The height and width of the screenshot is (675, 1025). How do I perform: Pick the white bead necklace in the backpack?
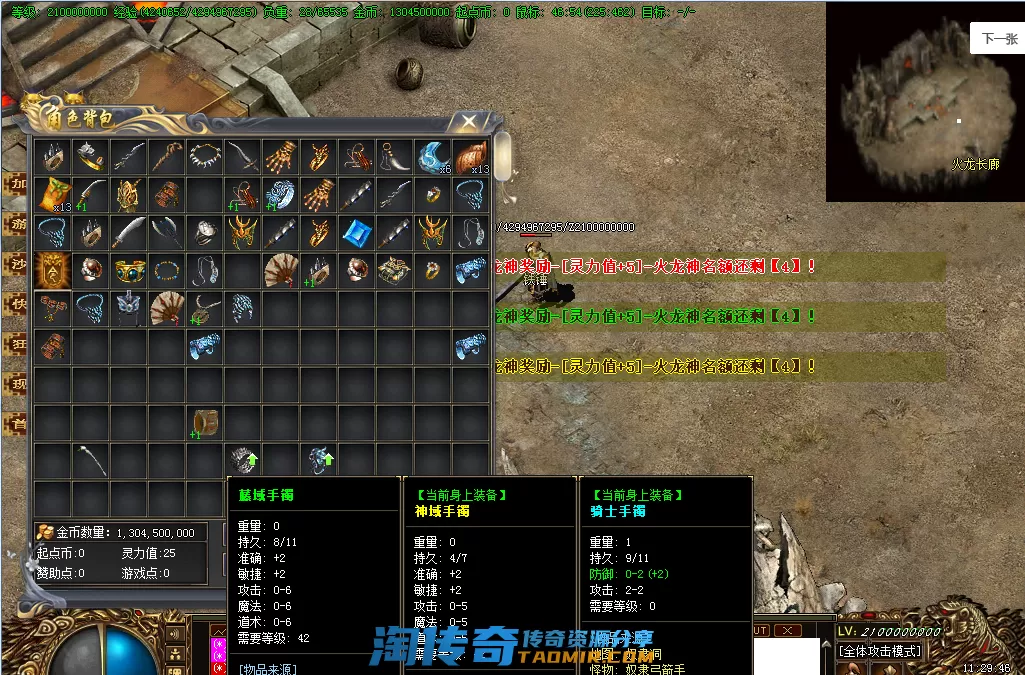[x=204, y=156]
